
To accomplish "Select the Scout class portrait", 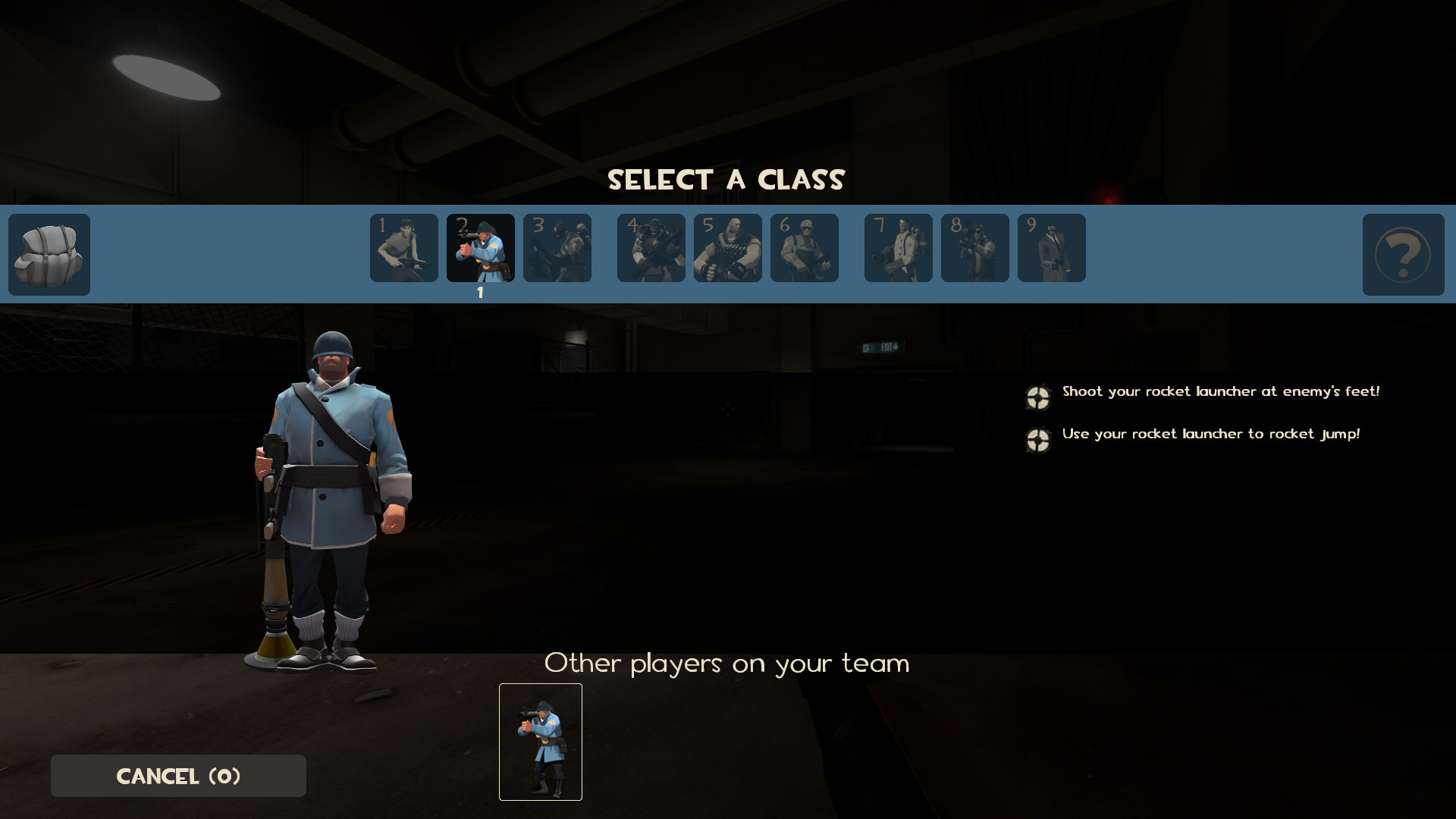I will [x=403, y=248].
